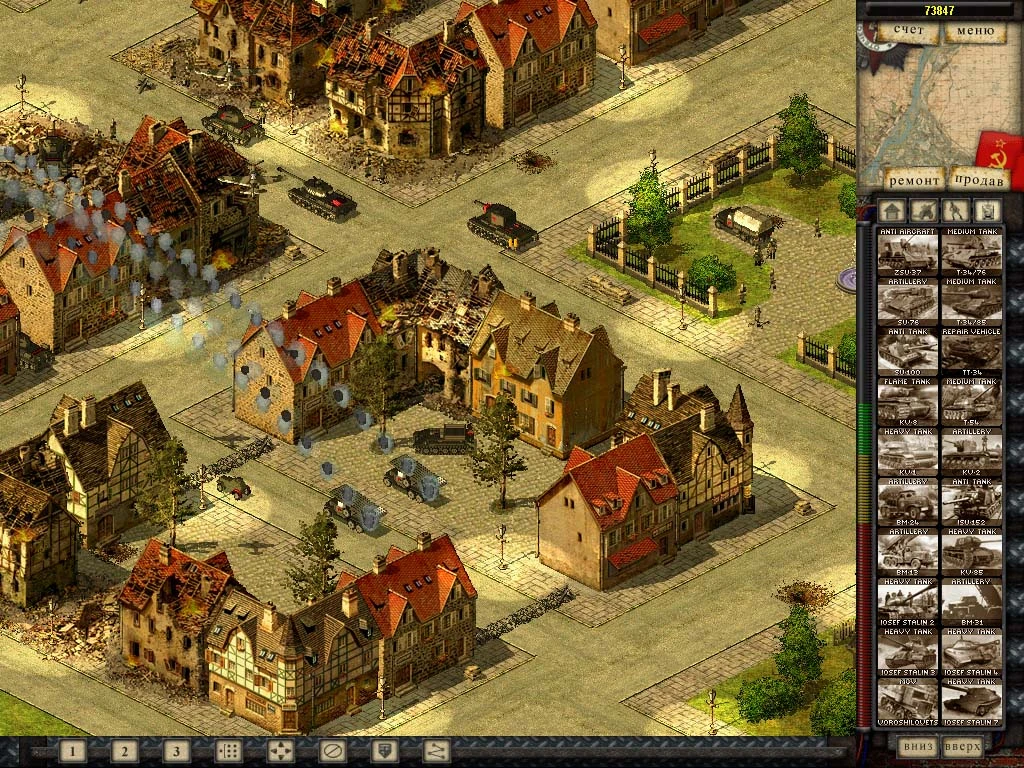1024x768 pixels.
Task: Open the меню button
Action: coord(974,31)
